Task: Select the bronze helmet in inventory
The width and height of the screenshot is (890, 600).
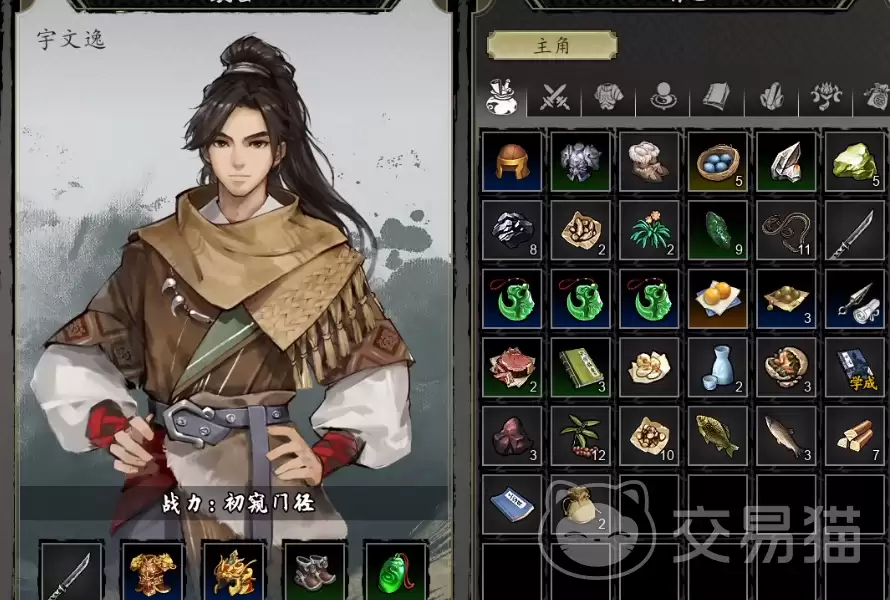Action: (512, 160)
